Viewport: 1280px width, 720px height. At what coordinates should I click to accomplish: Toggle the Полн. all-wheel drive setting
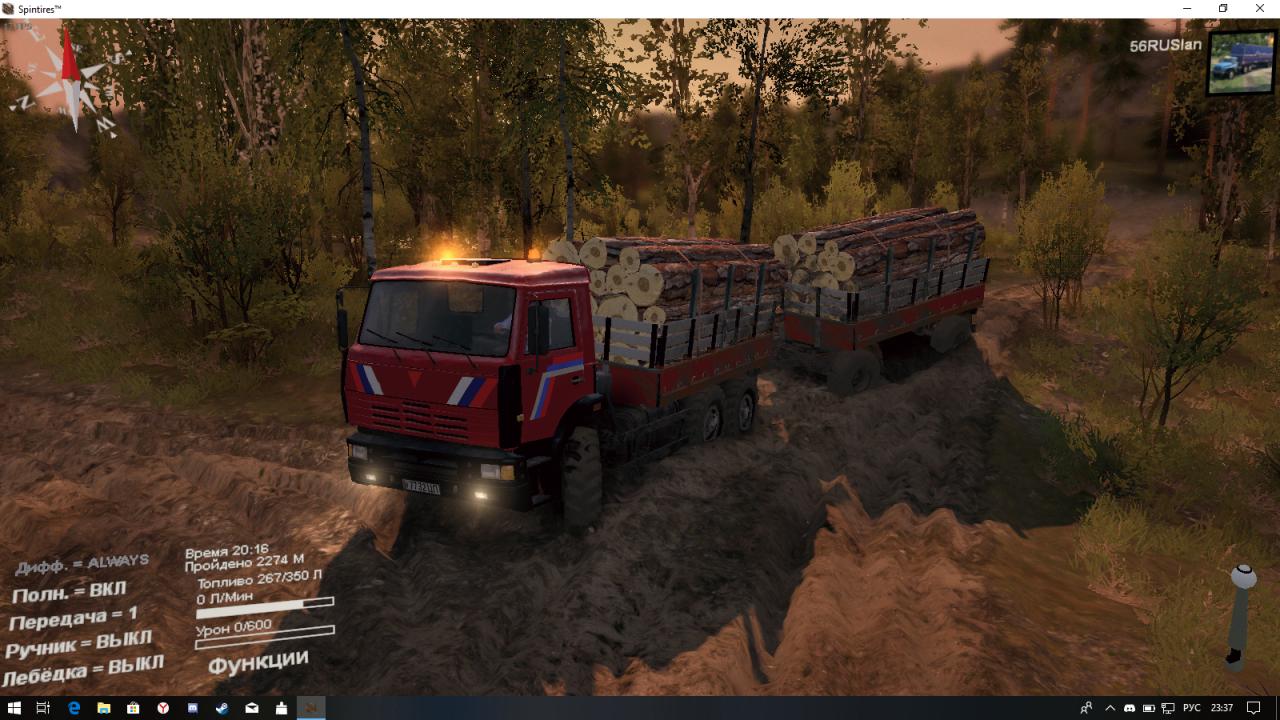point(69,592)
